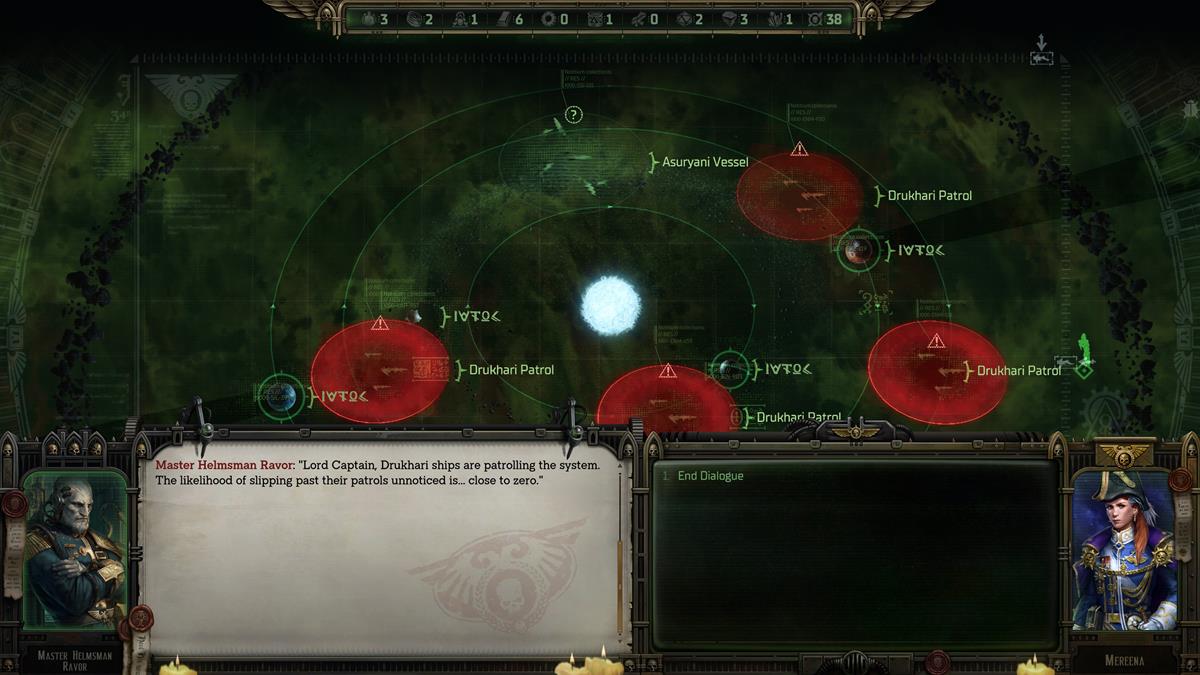Click the bug report beetle icon
The image size is (1200, 675).
point(1191,108)
